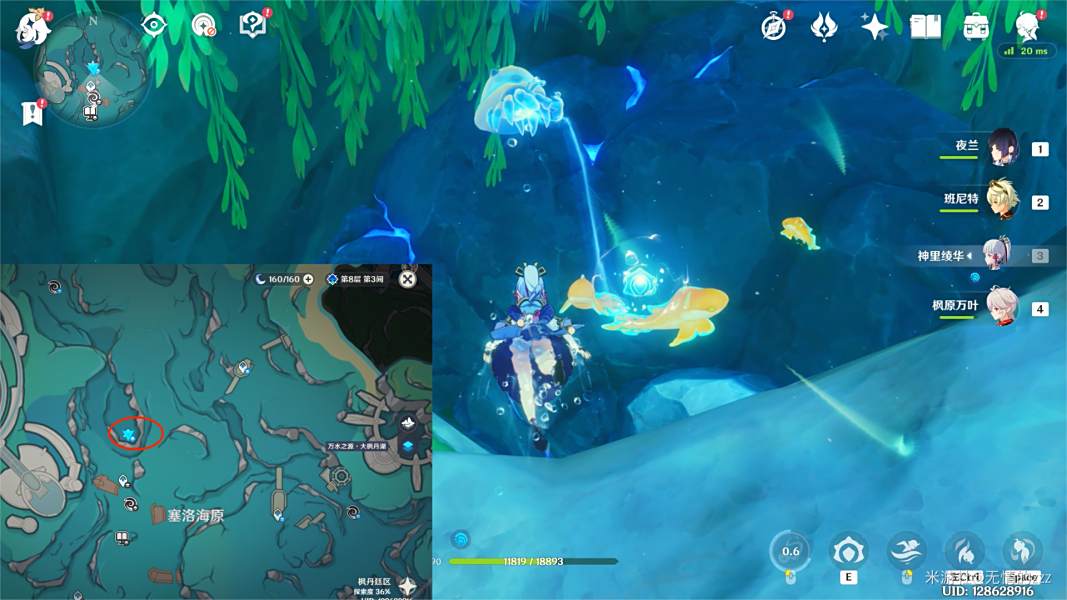Switch to party member 班尼特
Viewport: 1067px width, 600px height.
1001,201
